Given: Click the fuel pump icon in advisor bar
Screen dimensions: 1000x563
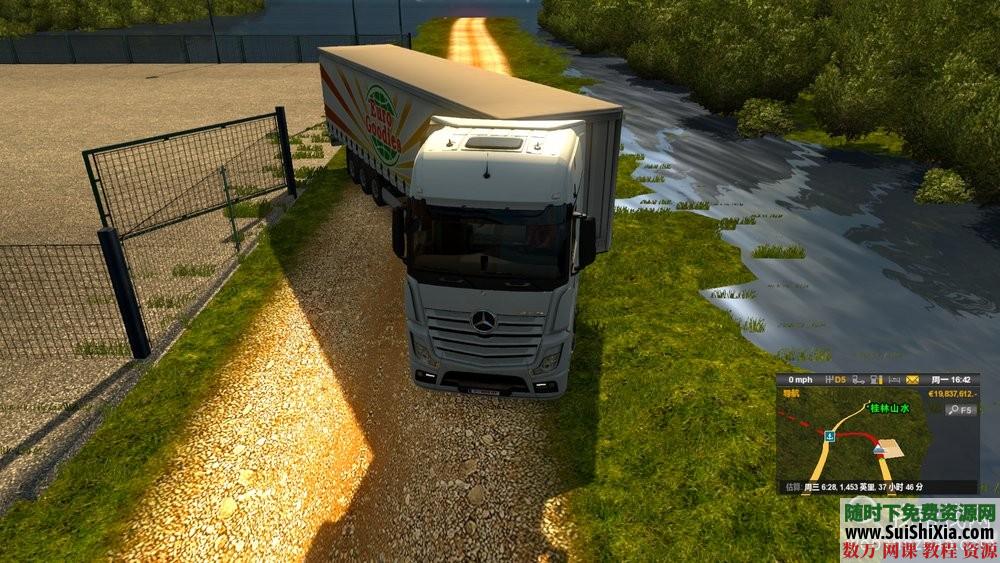Looking at the screenshot, I should (x=875, y=380).
